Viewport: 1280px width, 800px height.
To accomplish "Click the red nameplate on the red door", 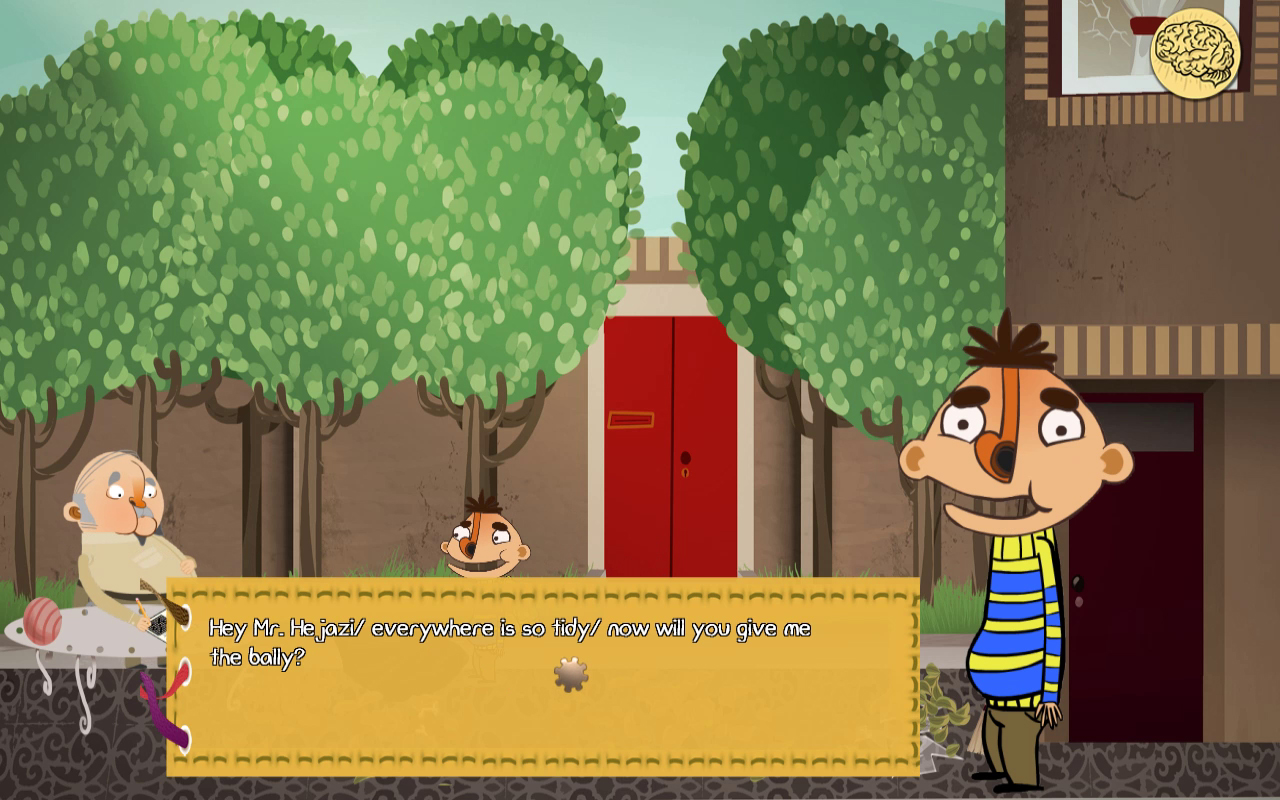I will click(630, 420).
